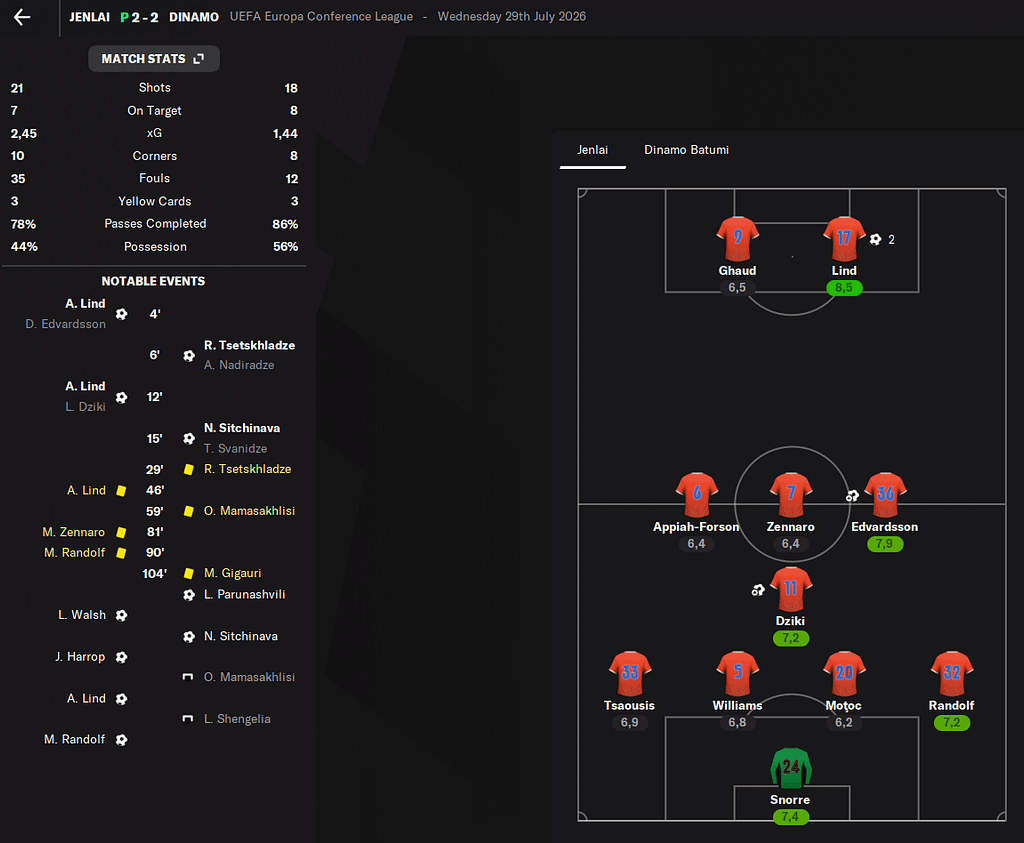Screen dimensions: 1024x843
Task: Select J. Harrop in notable events
Action: tap(80, 657)
